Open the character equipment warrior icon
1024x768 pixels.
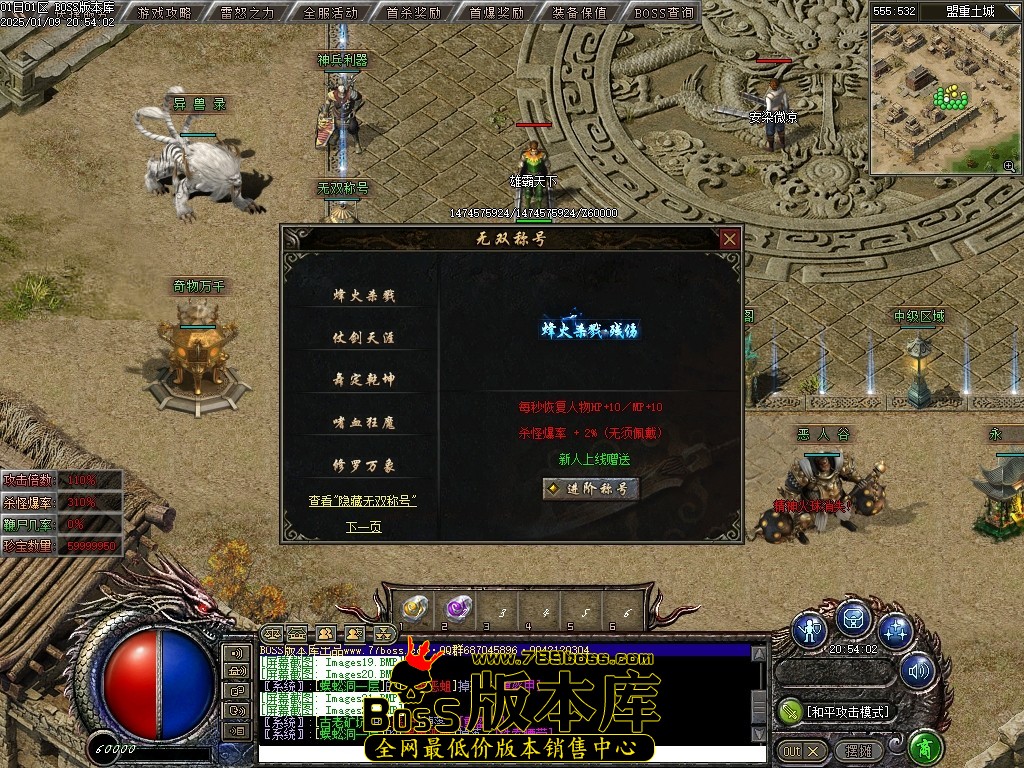tap(809, 630)
